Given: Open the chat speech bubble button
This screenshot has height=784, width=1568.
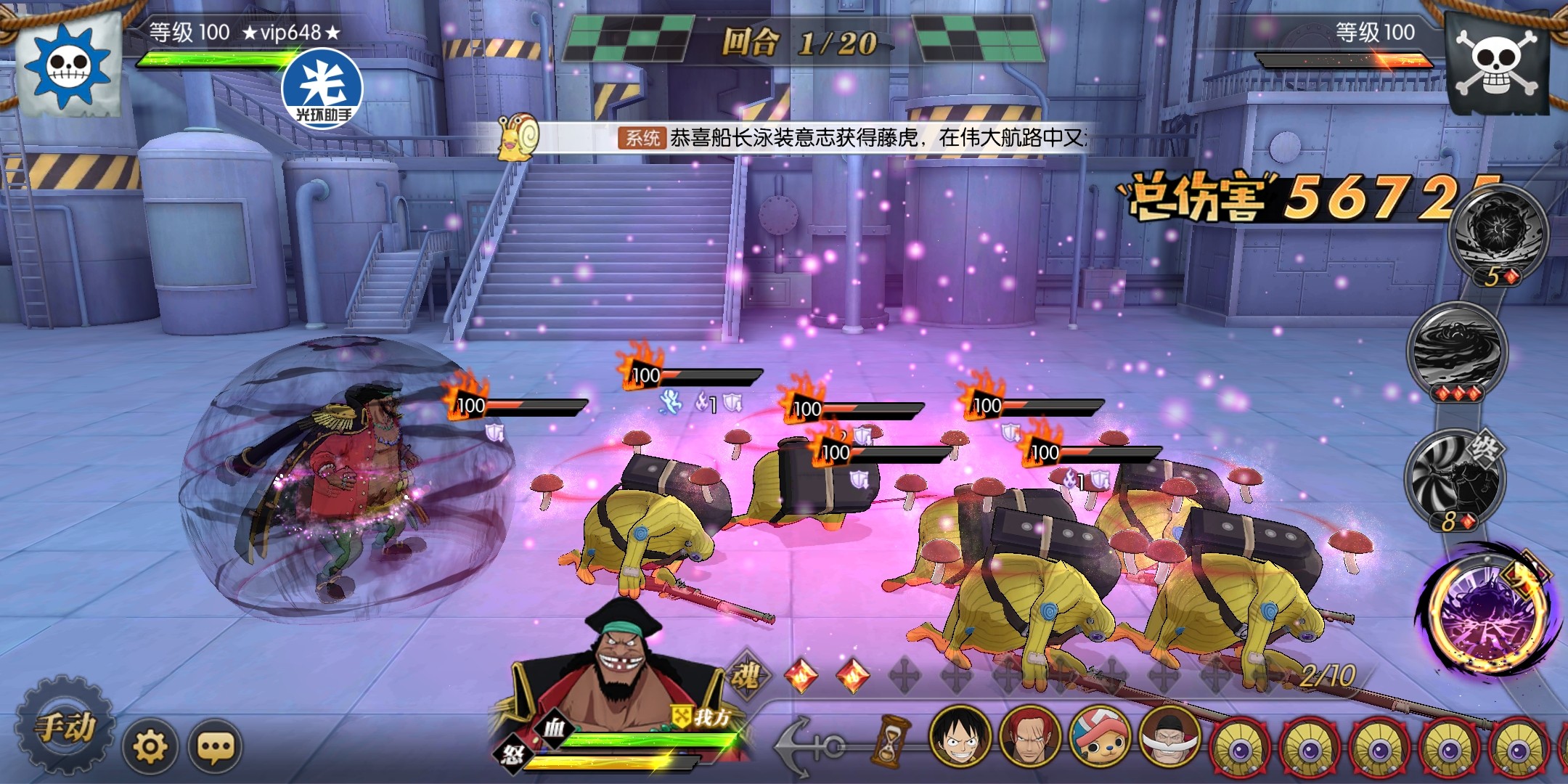Looking at the screenshot, I should (x=215, y=746).
